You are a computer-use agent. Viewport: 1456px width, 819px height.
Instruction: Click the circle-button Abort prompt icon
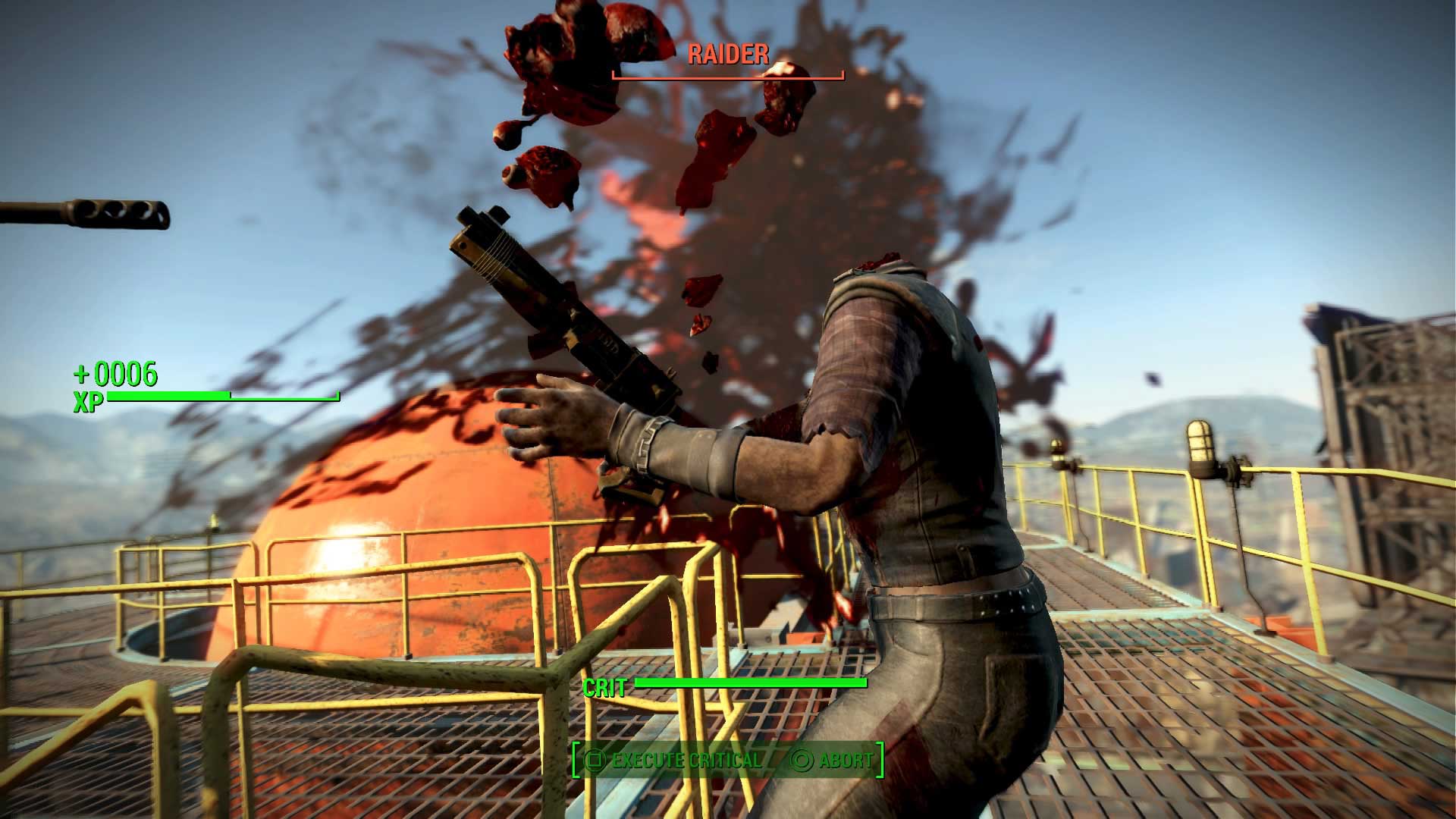[802, 761]
